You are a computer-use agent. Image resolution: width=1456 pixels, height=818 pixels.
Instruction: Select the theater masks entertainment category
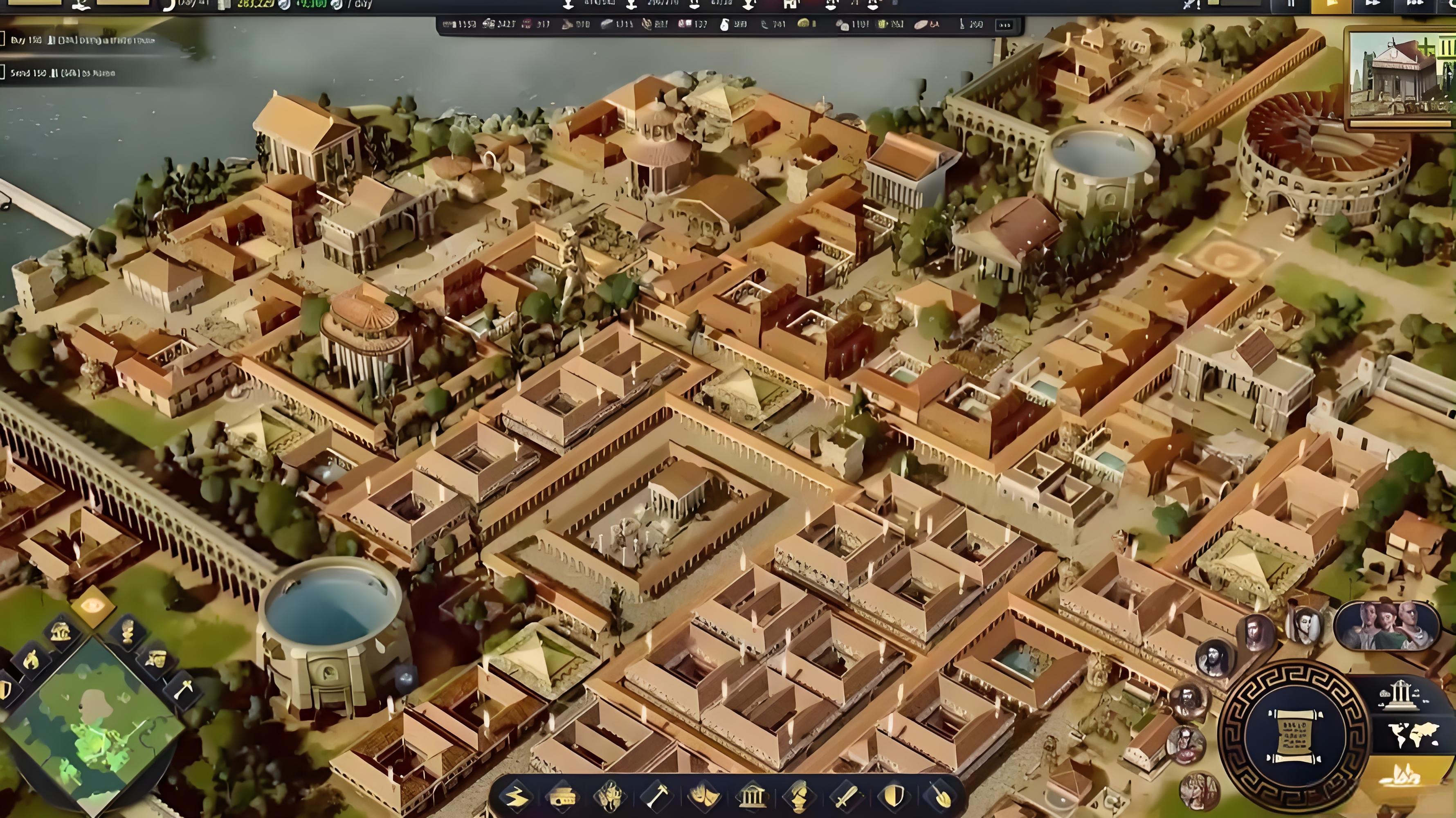pos(704,796)
